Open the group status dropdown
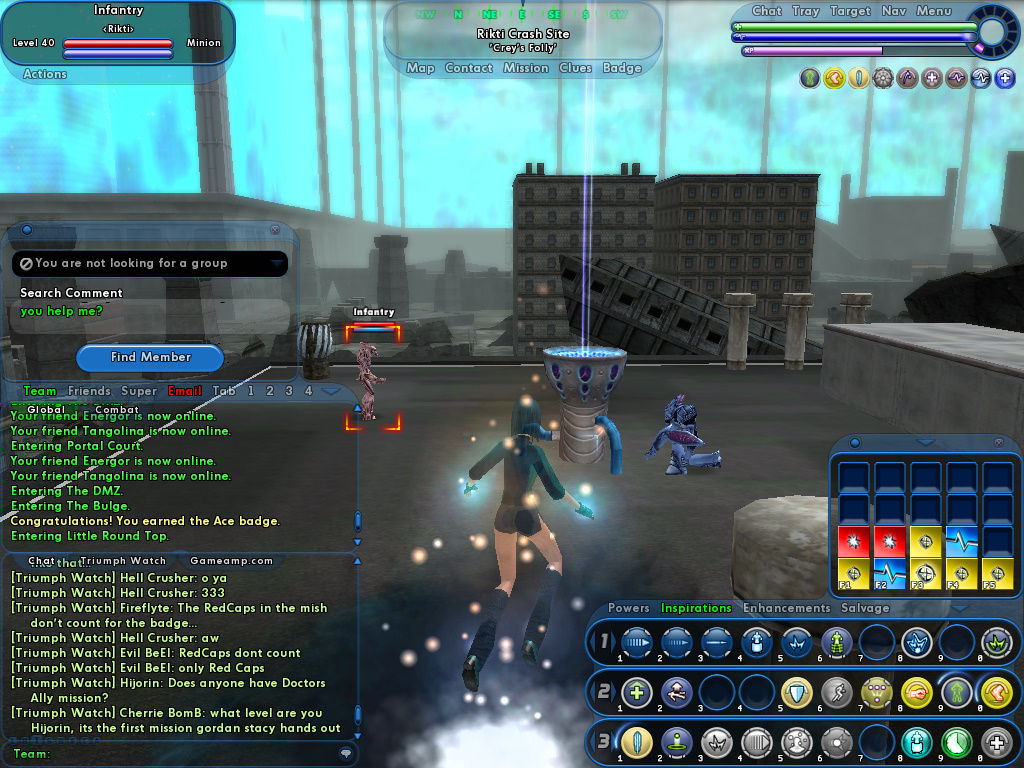 pos(277,264)
